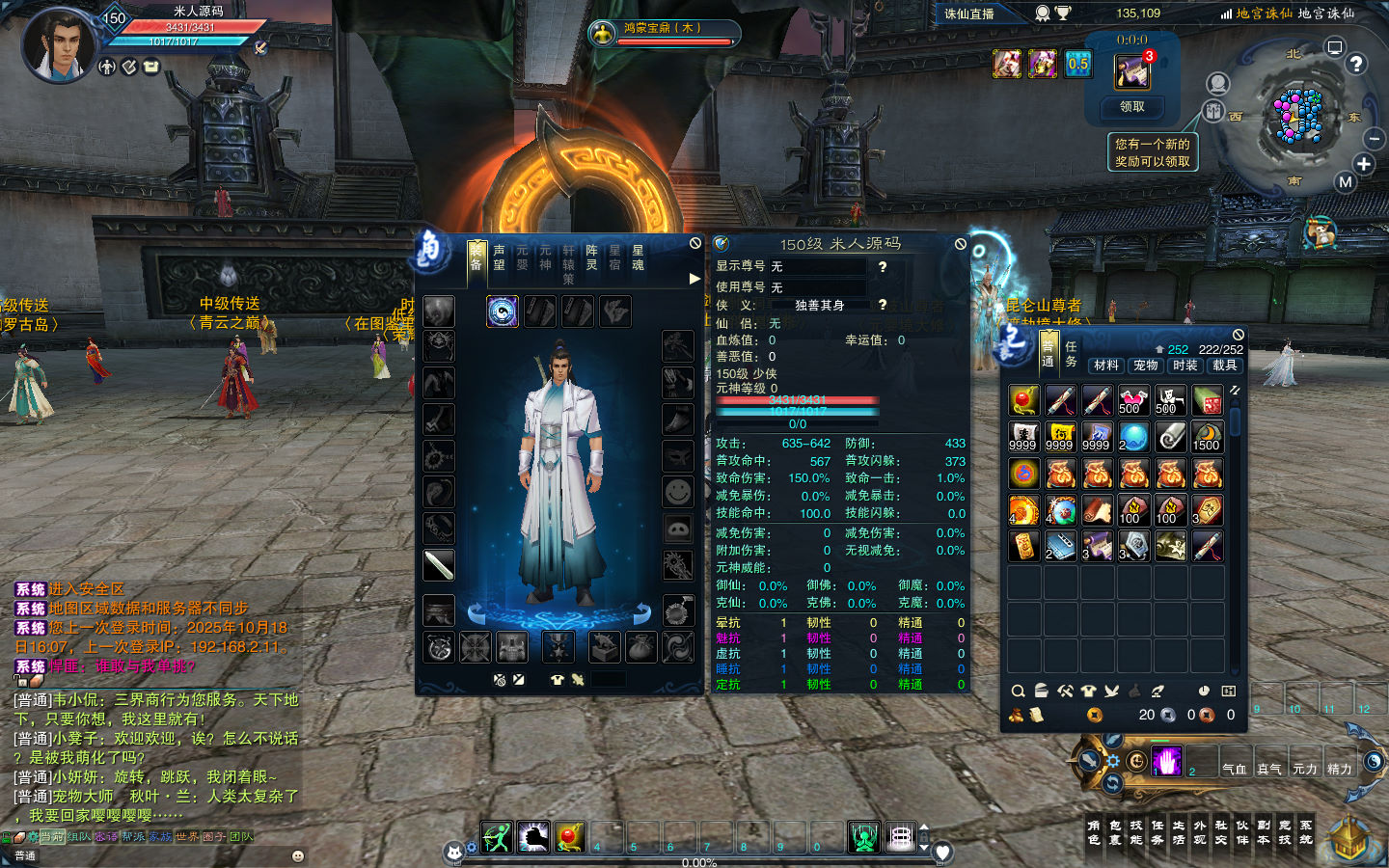Close the character equipment panel
The image size is (1389, 868).
[x=695, y=244]
